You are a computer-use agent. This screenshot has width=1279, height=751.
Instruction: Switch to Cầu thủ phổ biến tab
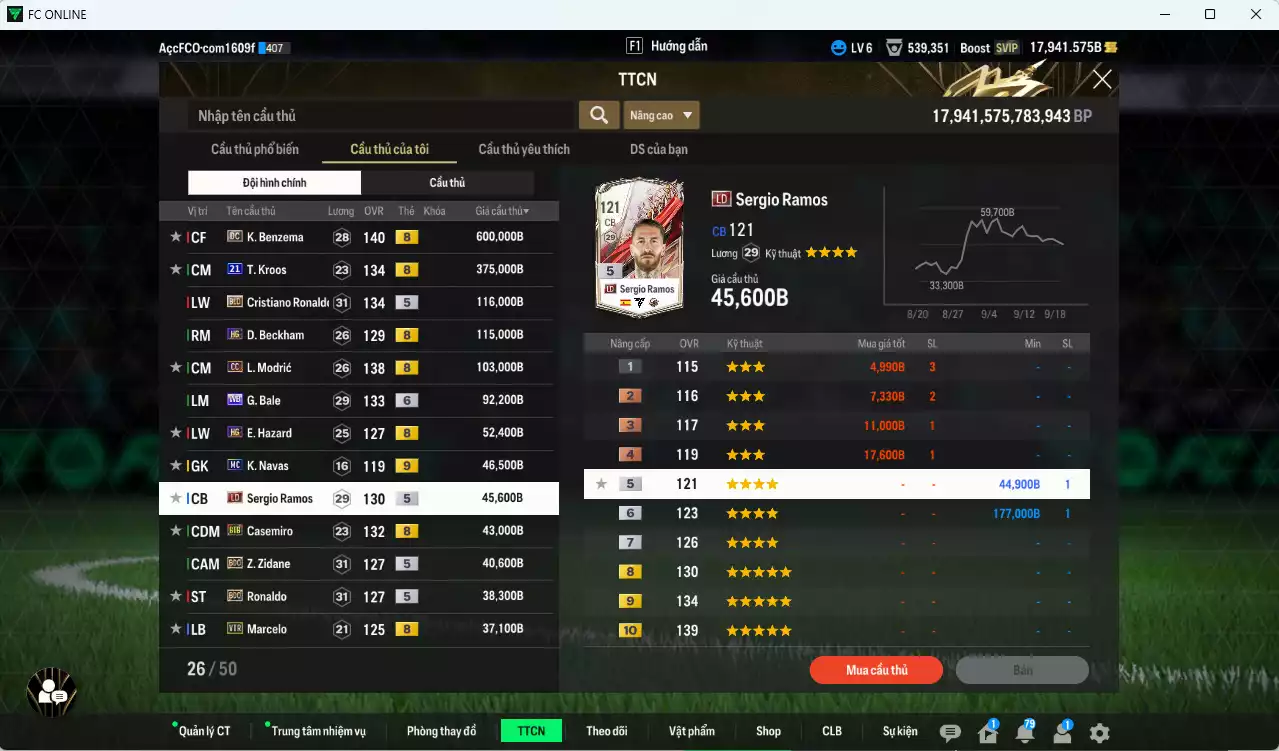pos(255,150)
